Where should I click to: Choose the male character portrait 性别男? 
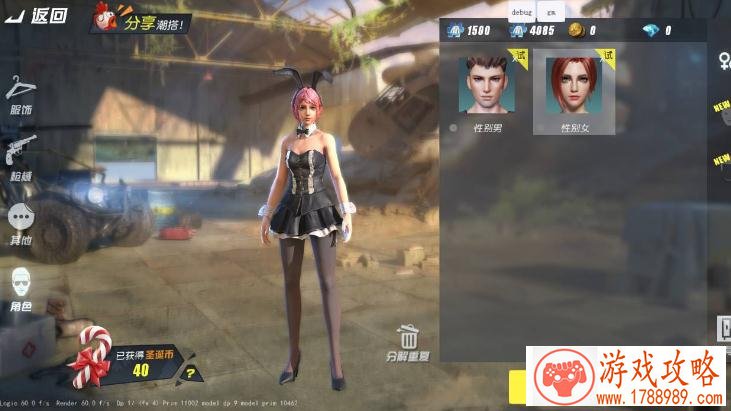[490, 86]
